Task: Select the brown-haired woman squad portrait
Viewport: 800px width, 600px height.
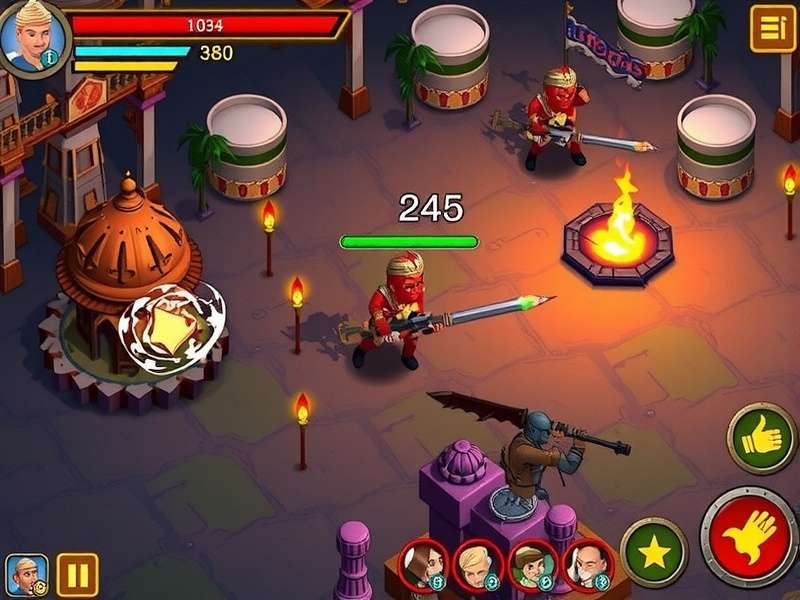Action: pos(424,565)
